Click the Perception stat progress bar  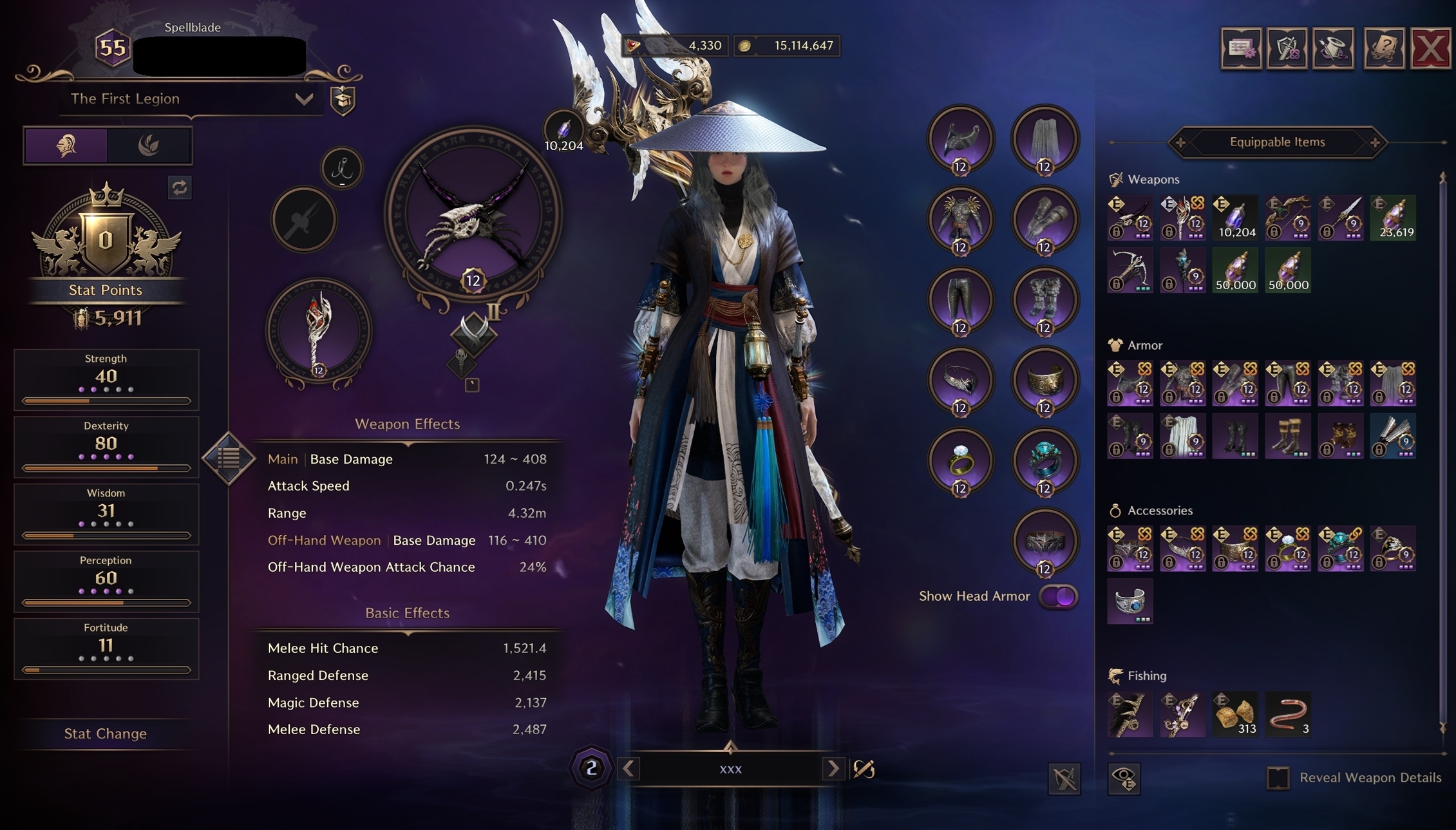pyautogui.click(x=105, y=601)
